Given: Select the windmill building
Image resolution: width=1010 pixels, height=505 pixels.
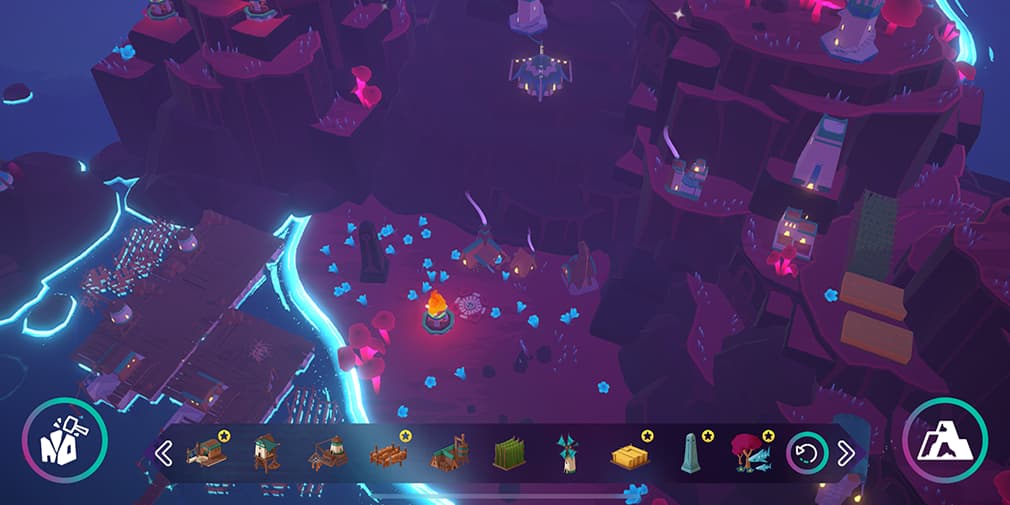Looking at the screenshot, I should (x=567, y=454).
